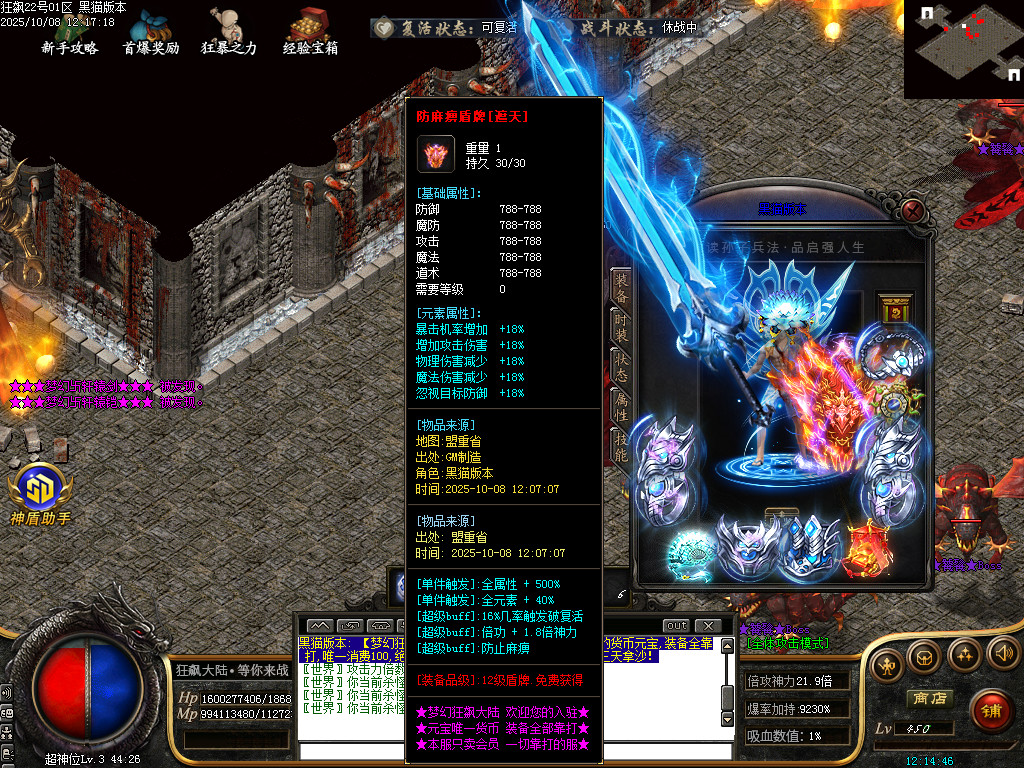
Task: Switch to the 属性 attributes tab
Action: click(621, 409)
